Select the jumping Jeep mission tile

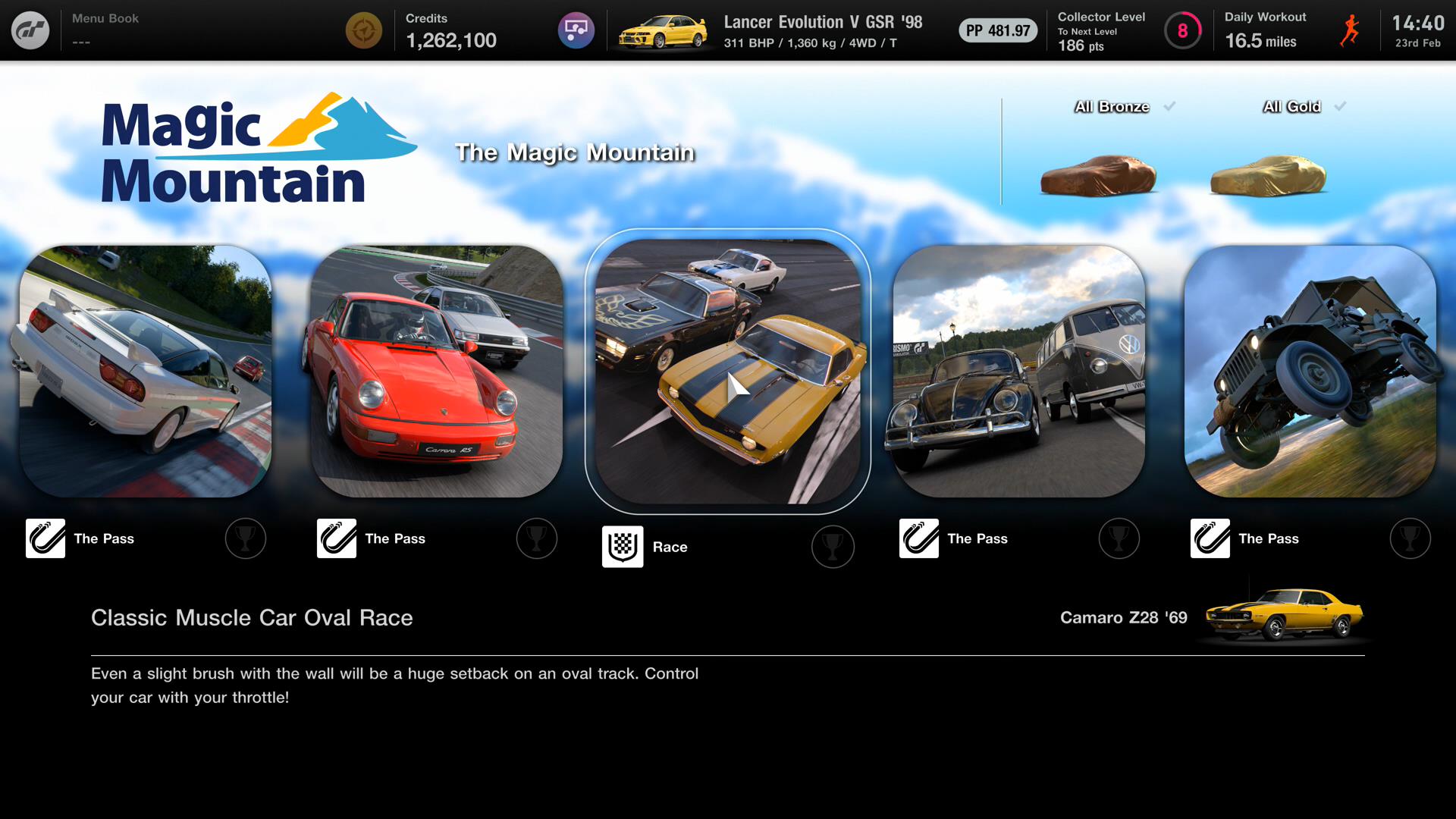[1310, 371]
